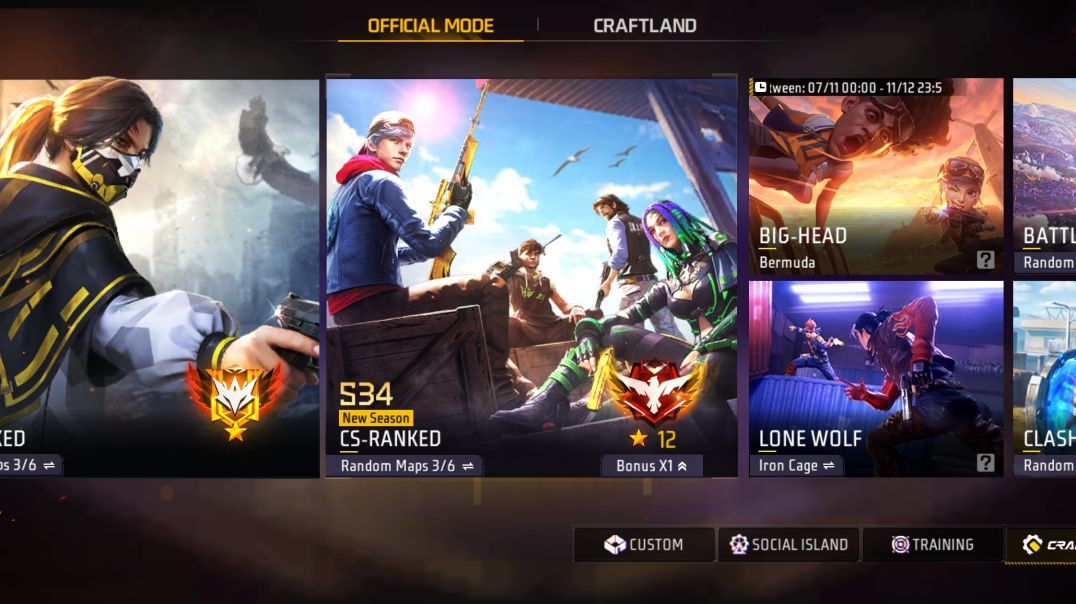The height and width of the screenshot is (604, 1076).
Task: Open the Craftland tab
Action: 644,26
